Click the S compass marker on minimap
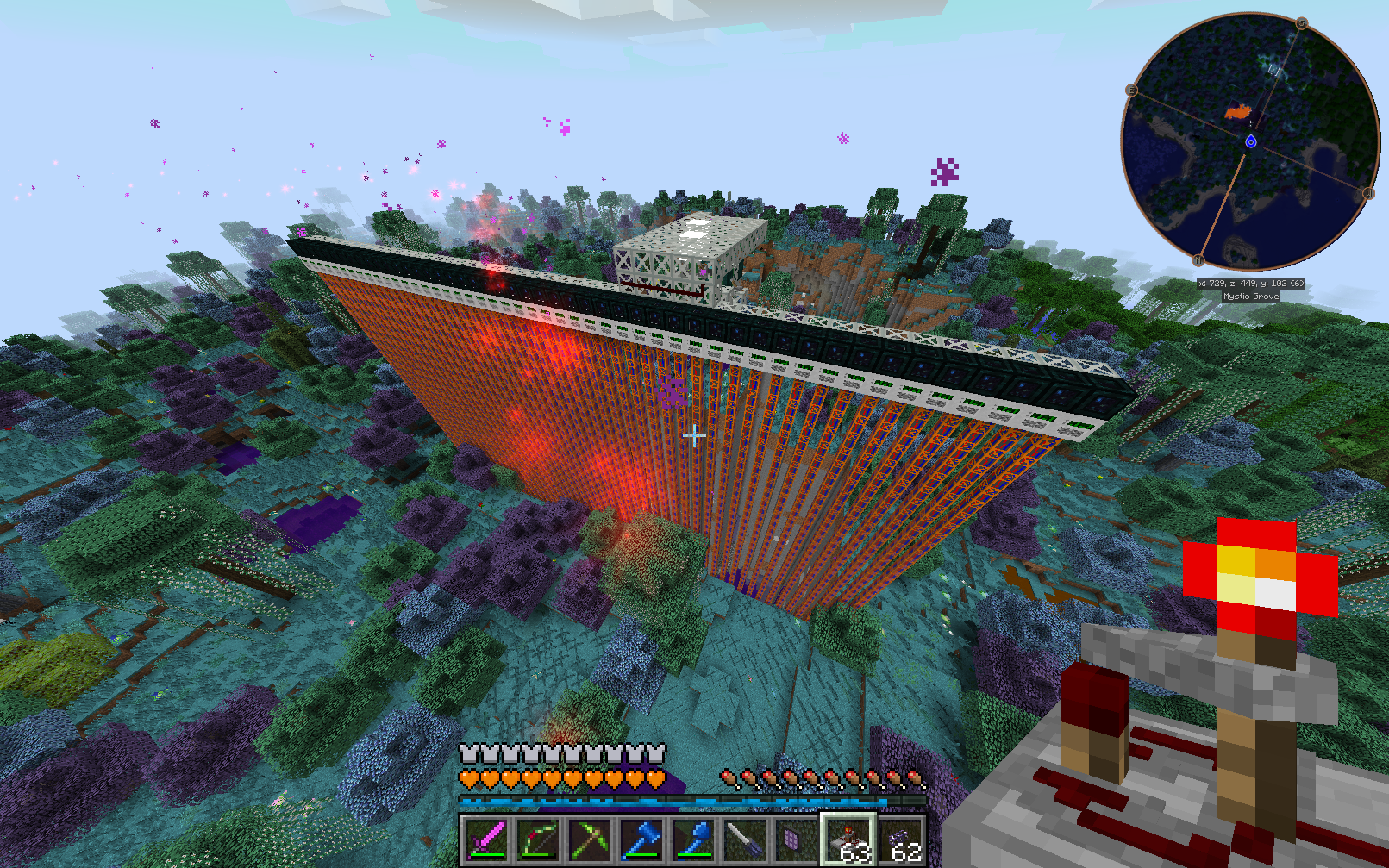Screen dimensions: 1389x868 [x=1302, y=23]
